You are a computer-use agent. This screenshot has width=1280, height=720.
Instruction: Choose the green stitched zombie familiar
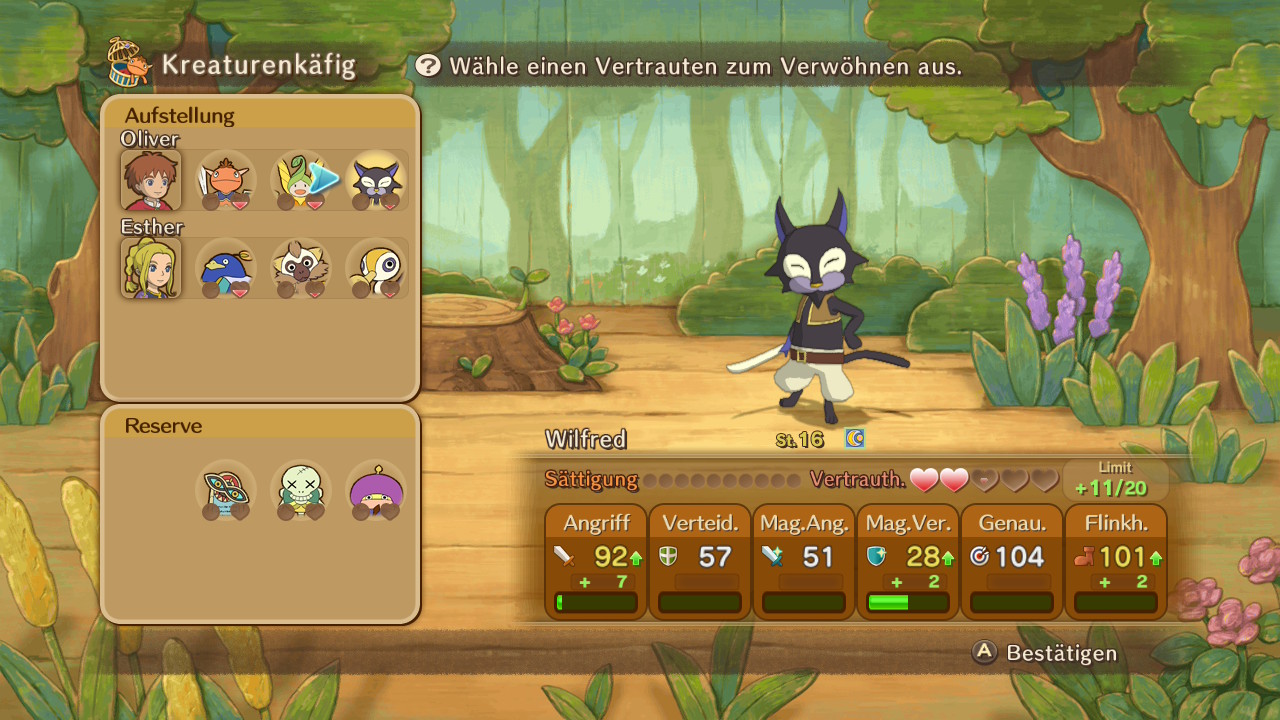click(x=301, y=490)
